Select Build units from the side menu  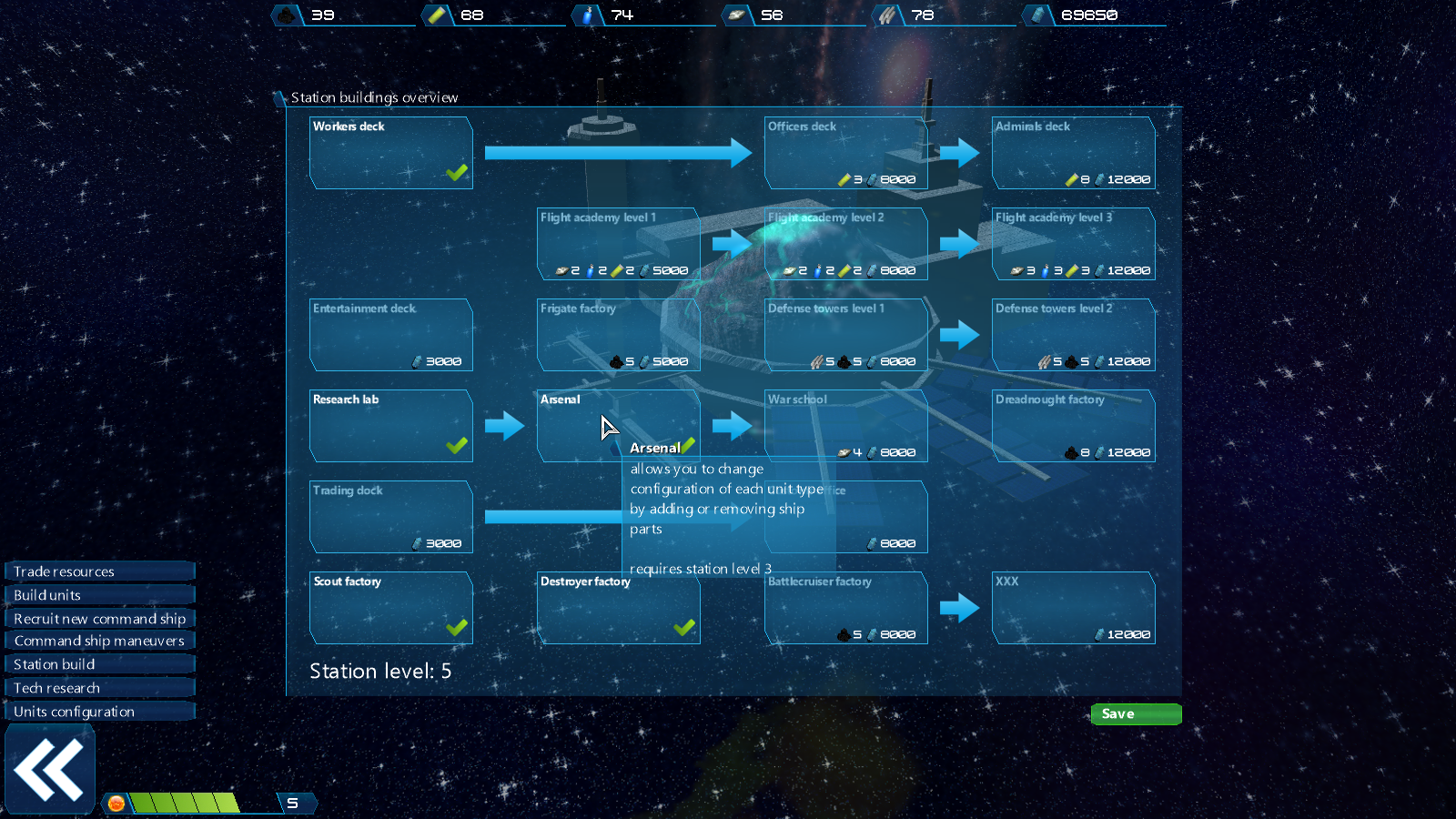pos(99,595)
